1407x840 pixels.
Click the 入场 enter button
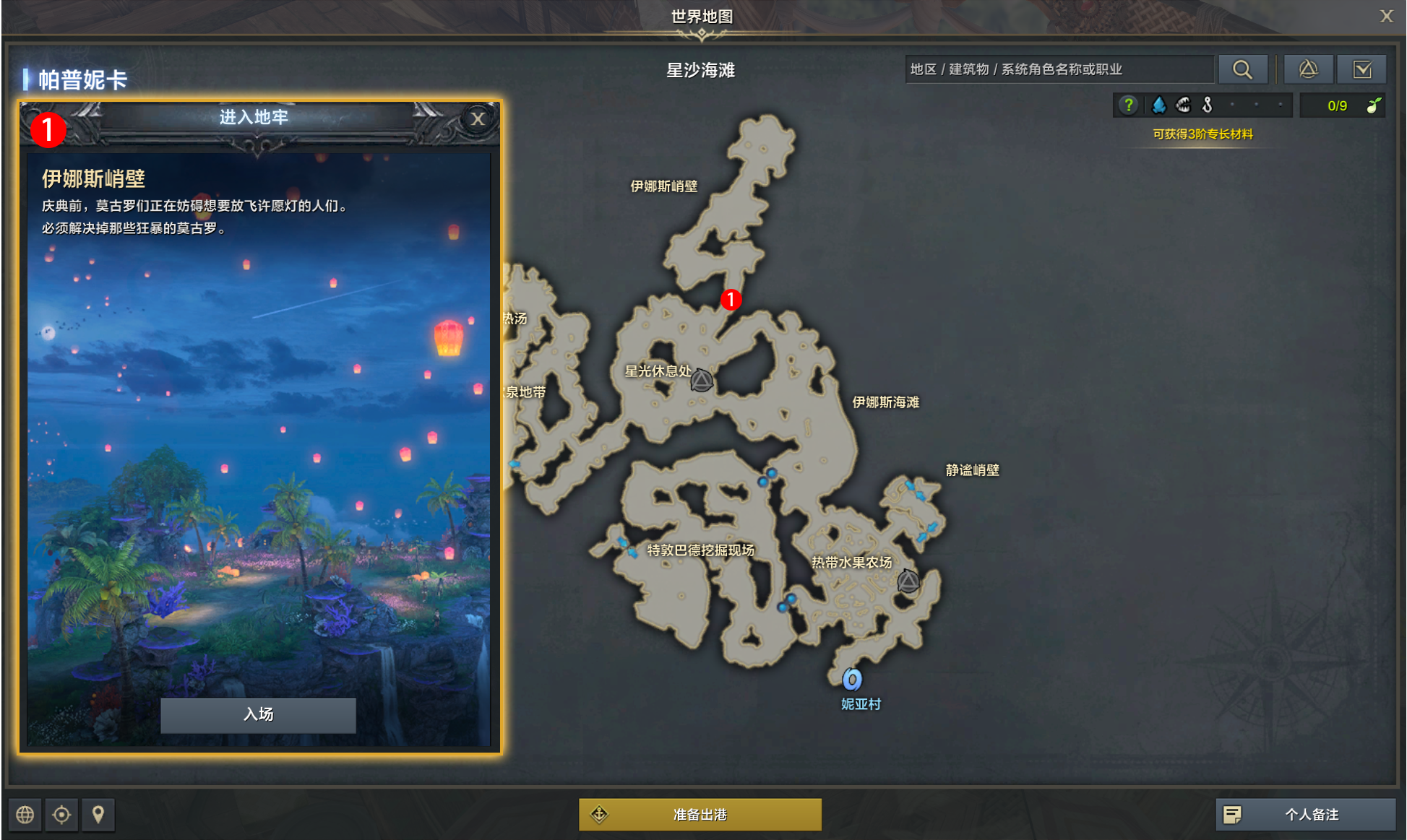tap(258, 714)
